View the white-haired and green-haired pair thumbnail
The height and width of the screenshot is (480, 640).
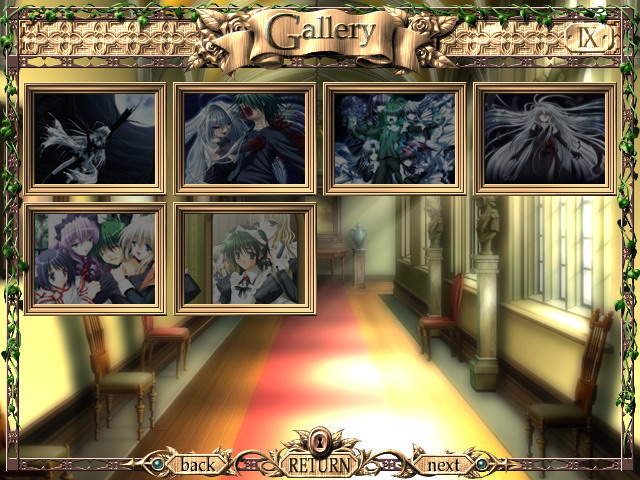coord(245,138)
